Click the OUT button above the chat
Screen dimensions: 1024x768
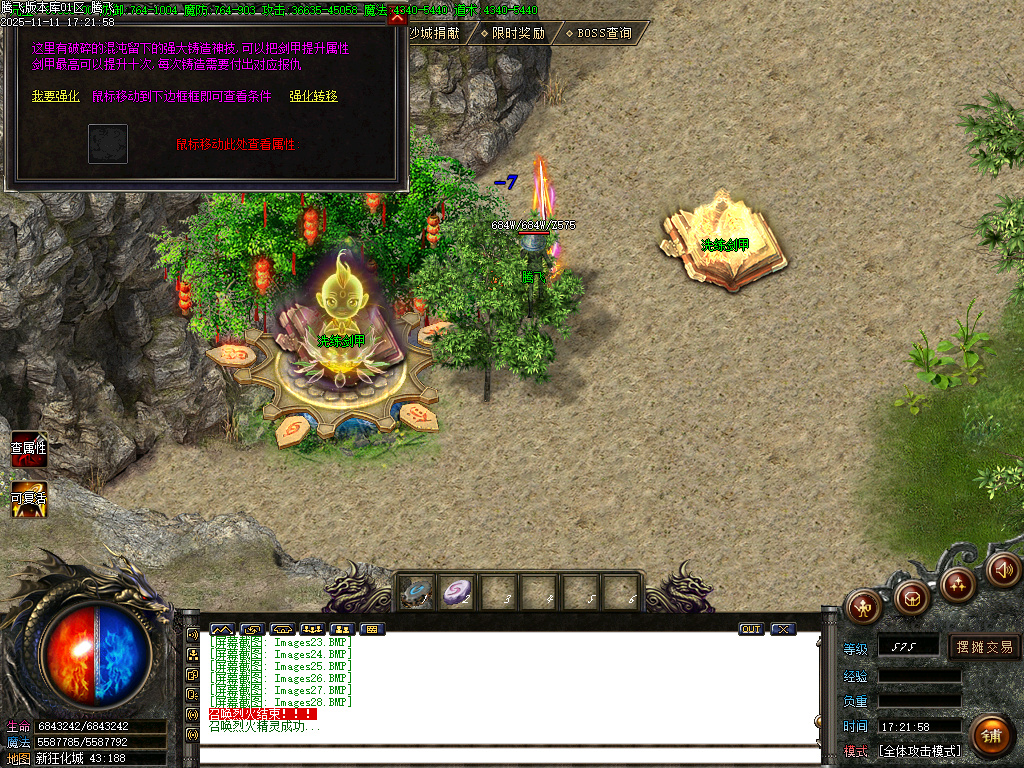point(751,629)
